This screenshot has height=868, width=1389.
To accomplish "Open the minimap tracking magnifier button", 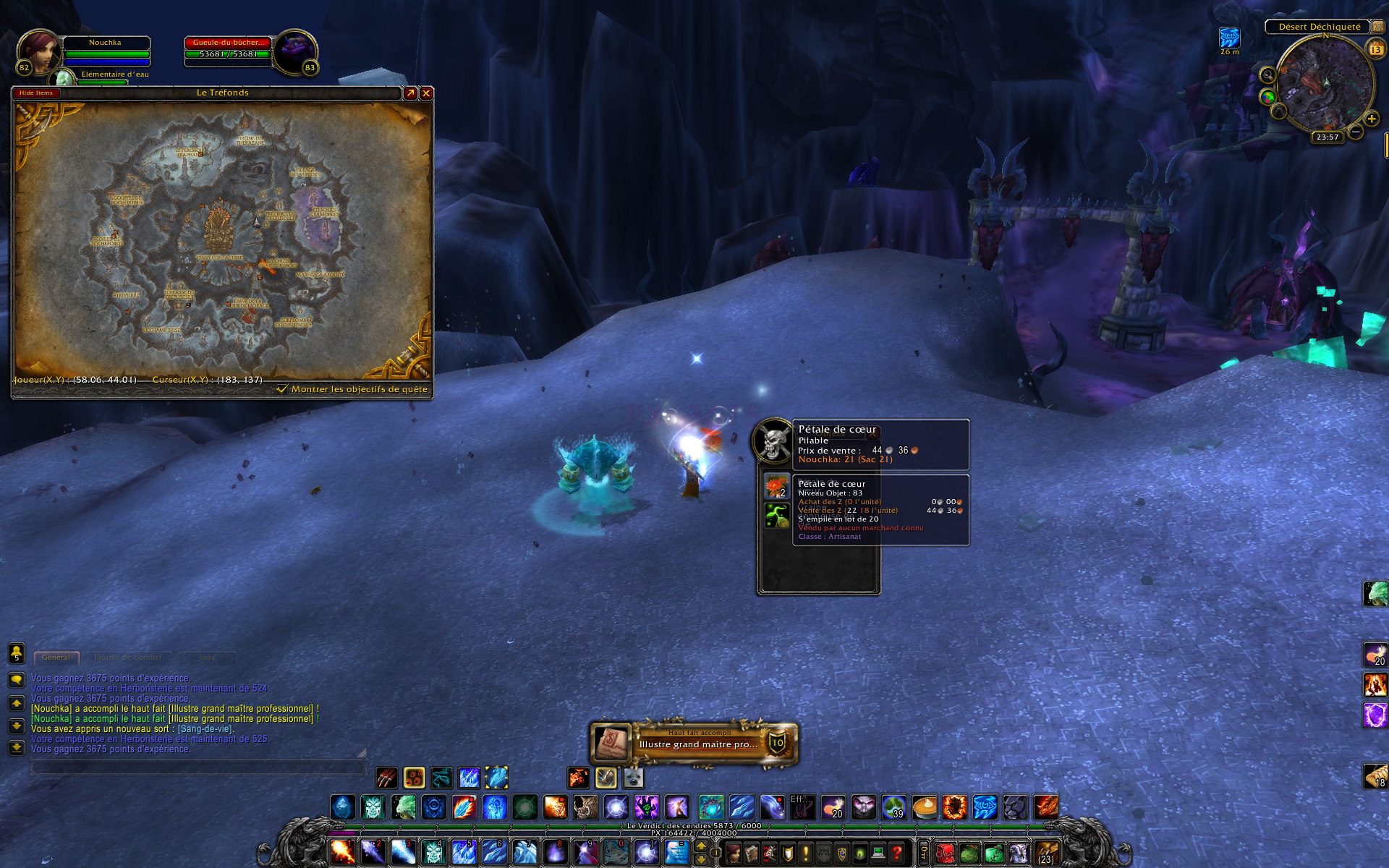I will [x=1267, y=75].
